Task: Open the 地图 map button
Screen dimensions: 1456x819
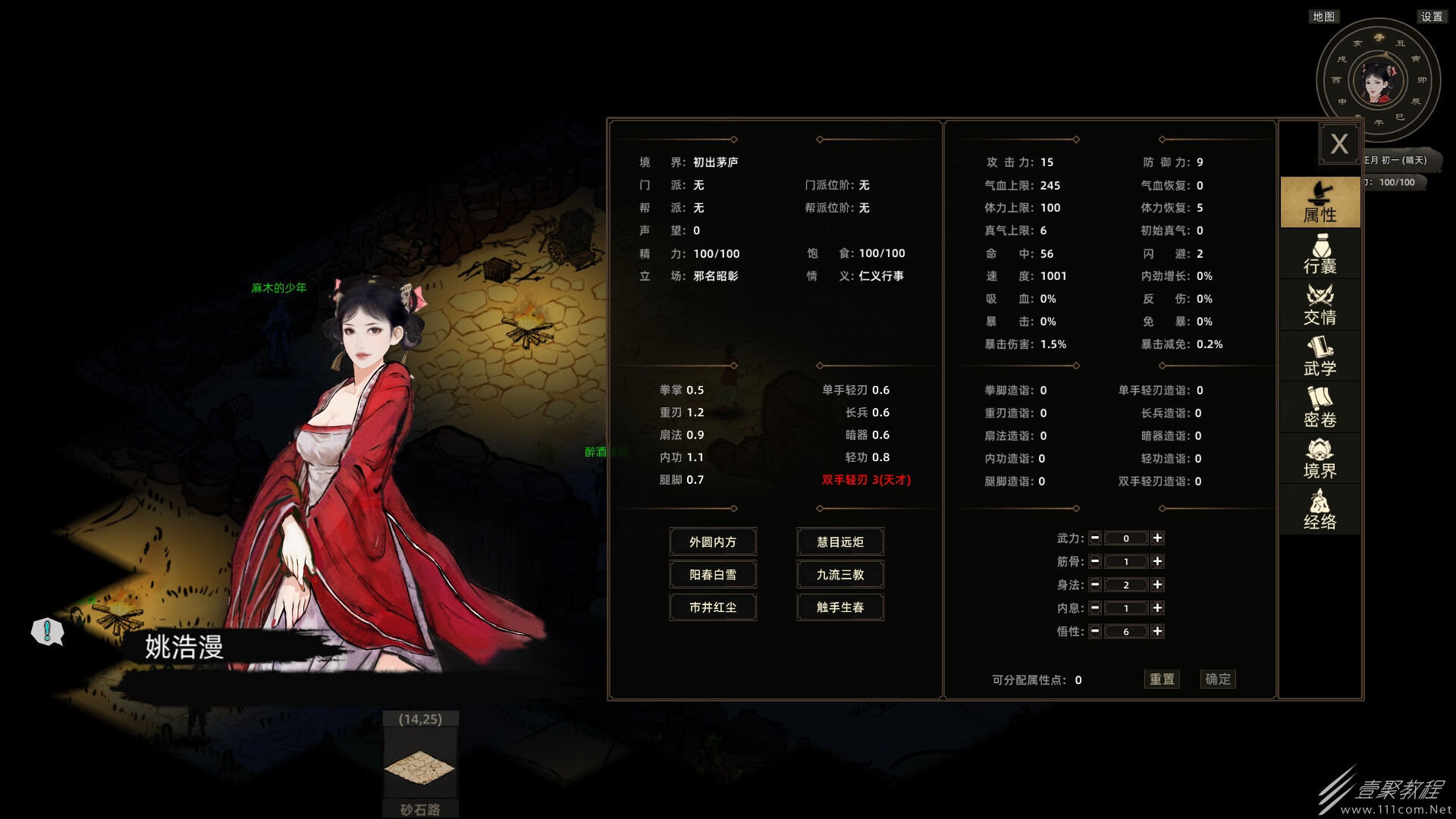Action: [x=1323, y=17]
